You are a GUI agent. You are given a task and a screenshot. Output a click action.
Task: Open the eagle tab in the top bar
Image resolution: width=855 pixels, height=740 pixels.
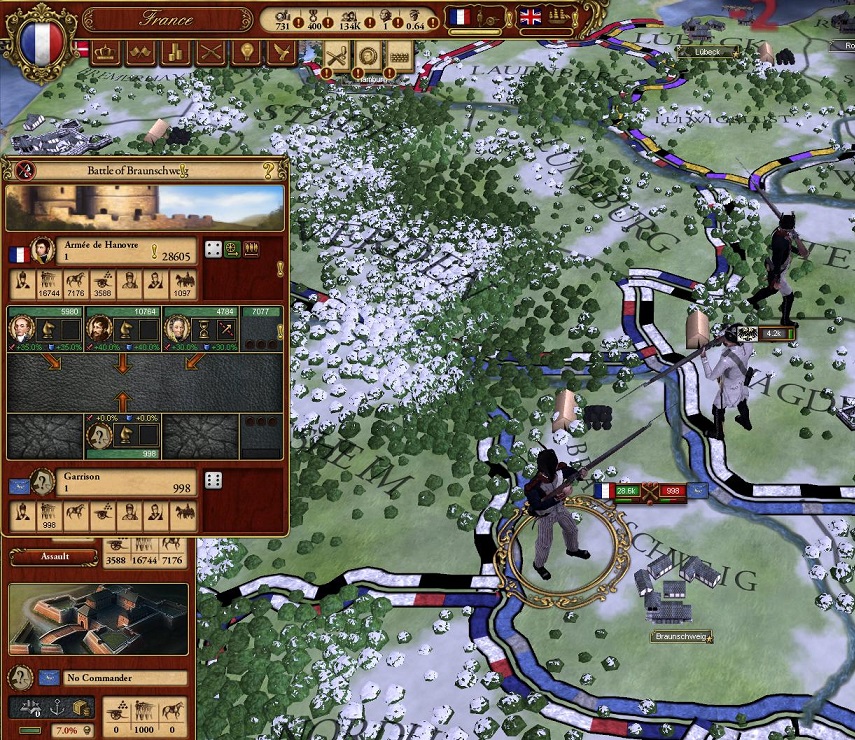point(280,52)
